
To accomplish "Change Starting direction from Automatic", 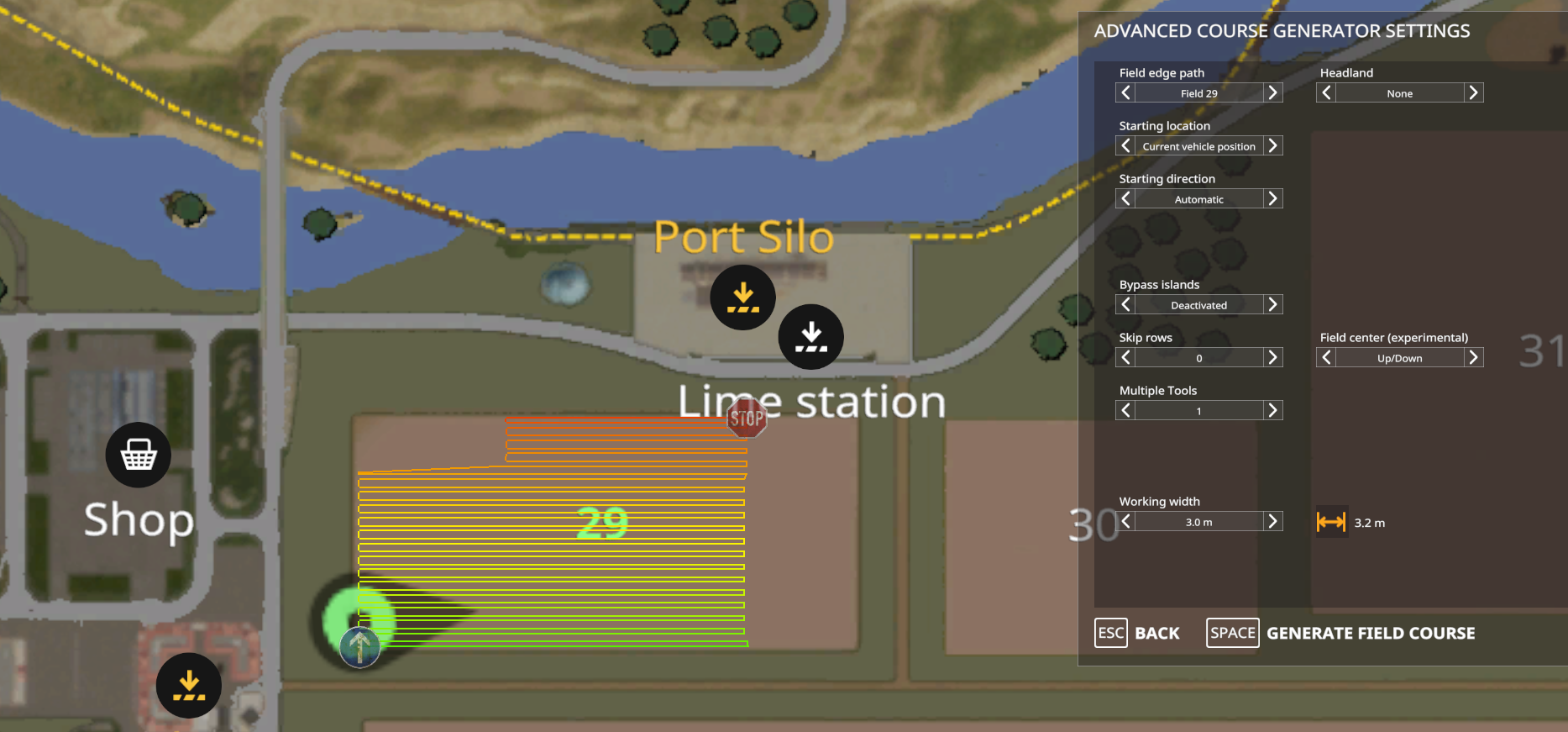I will (x=1273, y=197).
